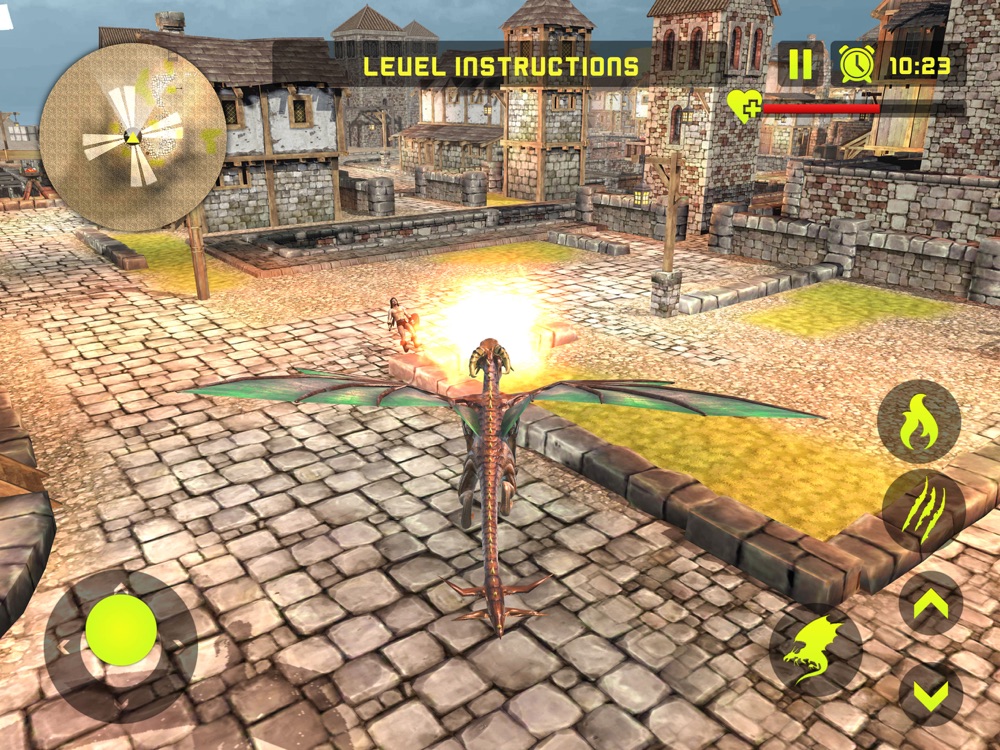This screenshot has width=1000, height=750.
Task: Click the circular radar minimap
Action: click(x=132, y=137)
